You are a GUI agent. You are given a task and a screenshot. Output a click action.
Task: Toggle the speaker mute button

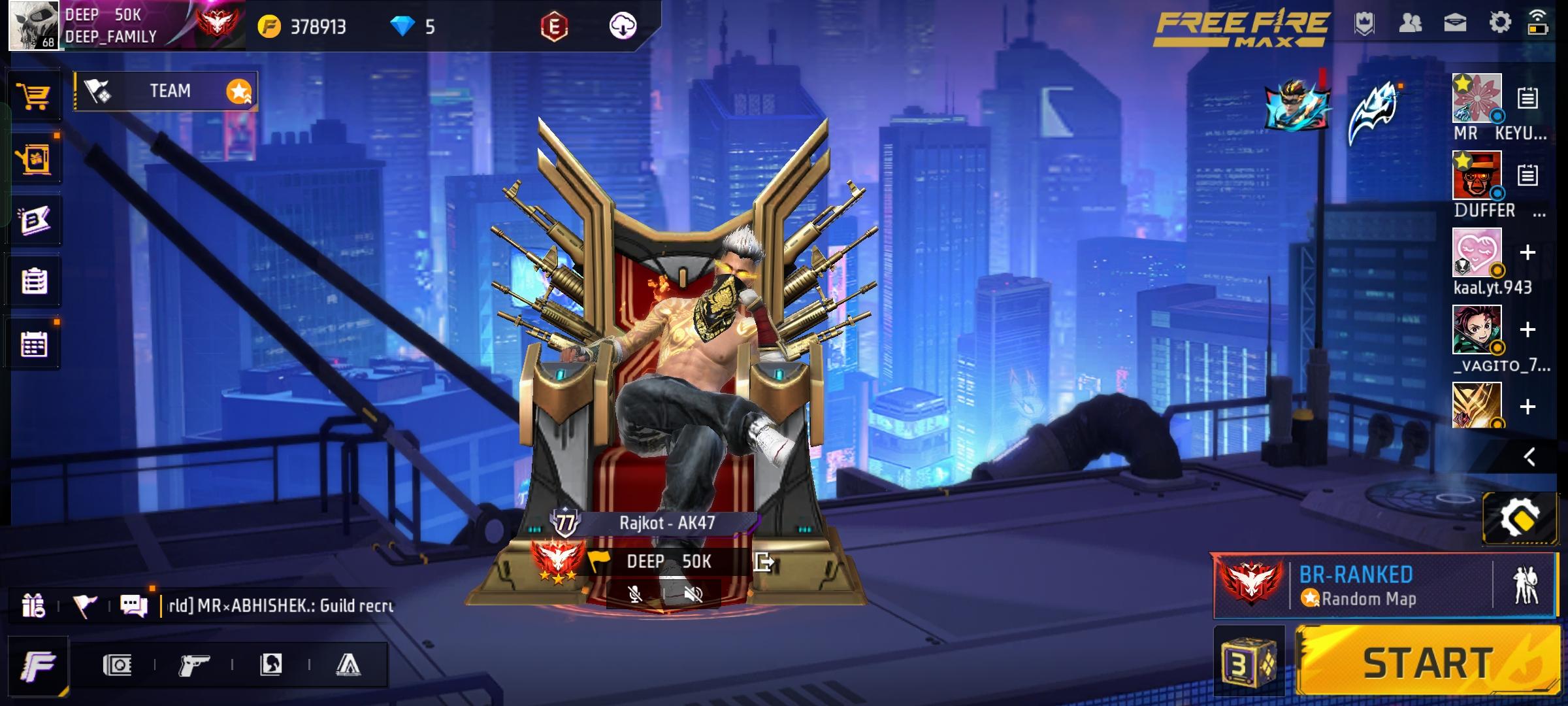click(x=693, y=594)
